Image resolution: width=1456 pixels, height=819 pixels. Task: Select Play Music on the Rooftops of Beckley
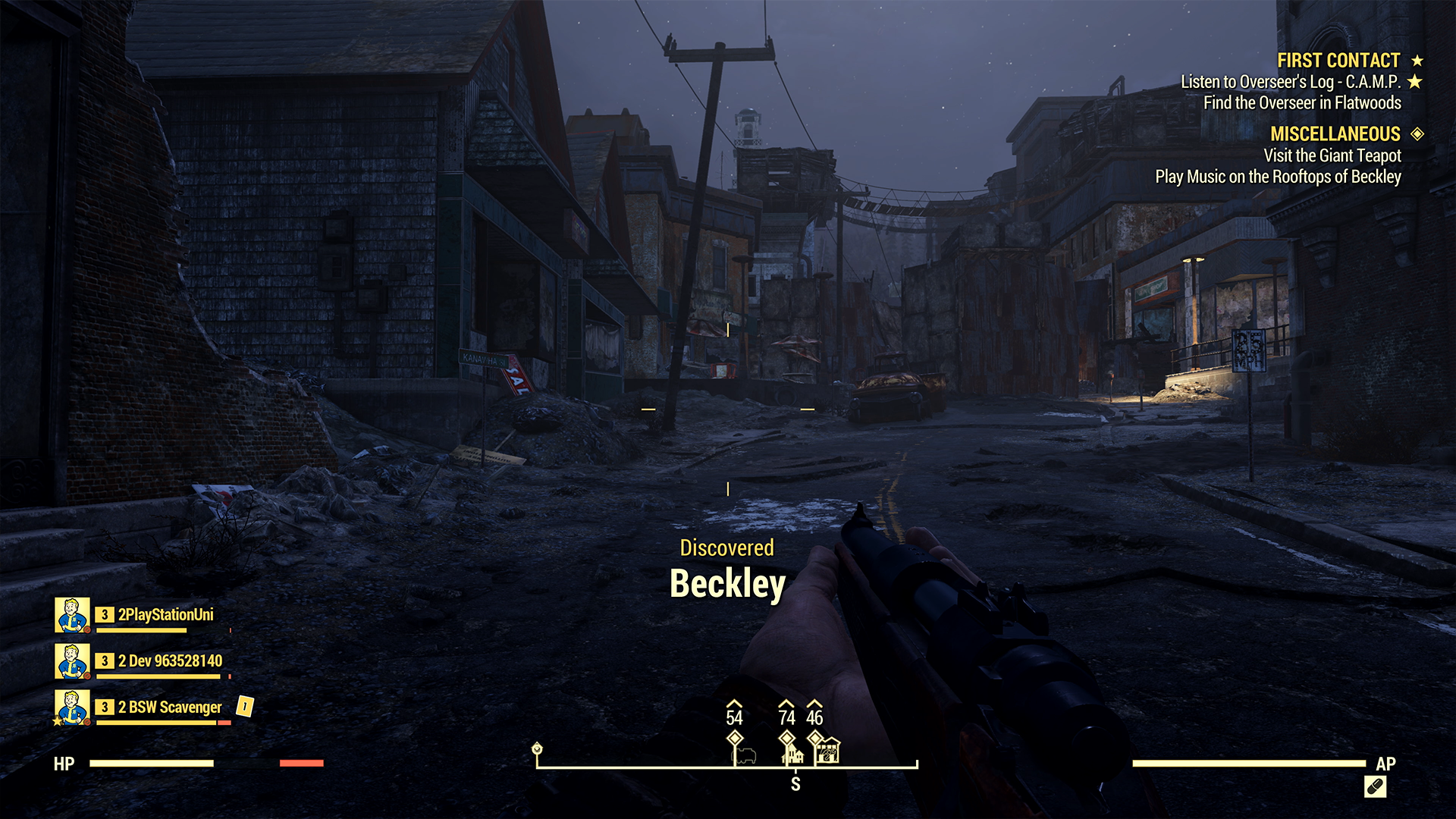point(1278,177)
